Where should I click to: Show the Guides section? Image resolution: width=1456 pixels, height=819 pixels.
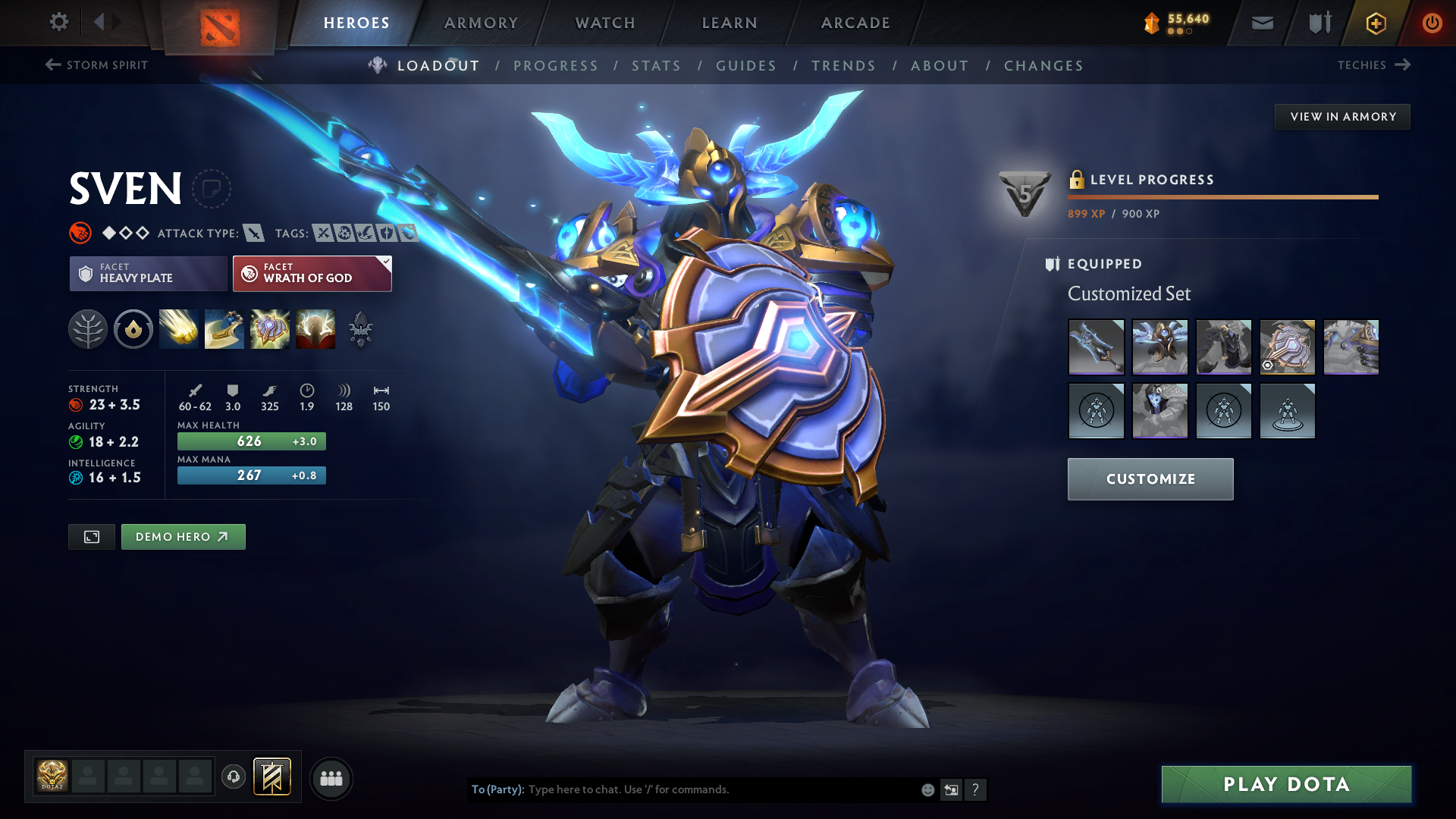point(746,66)
